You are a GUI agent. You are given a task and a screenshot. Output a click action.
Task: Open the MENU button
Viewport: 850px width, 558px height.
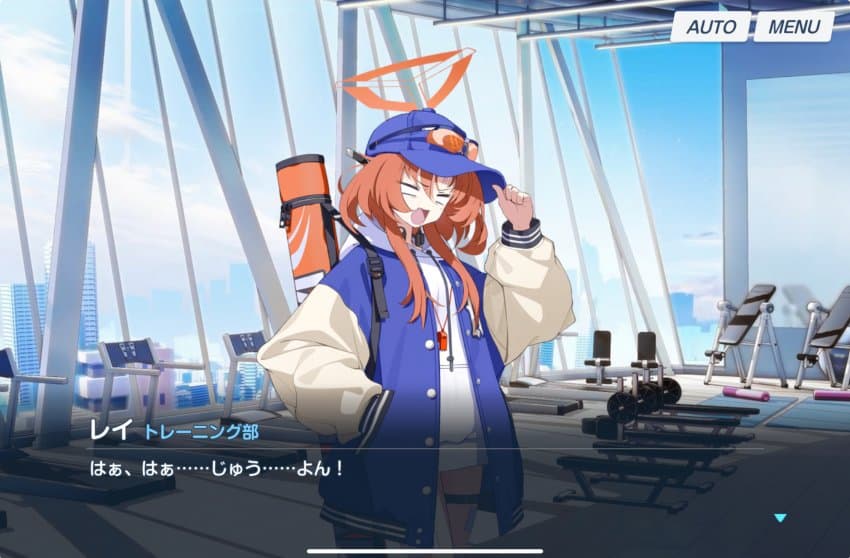click(x=794, y=27)
